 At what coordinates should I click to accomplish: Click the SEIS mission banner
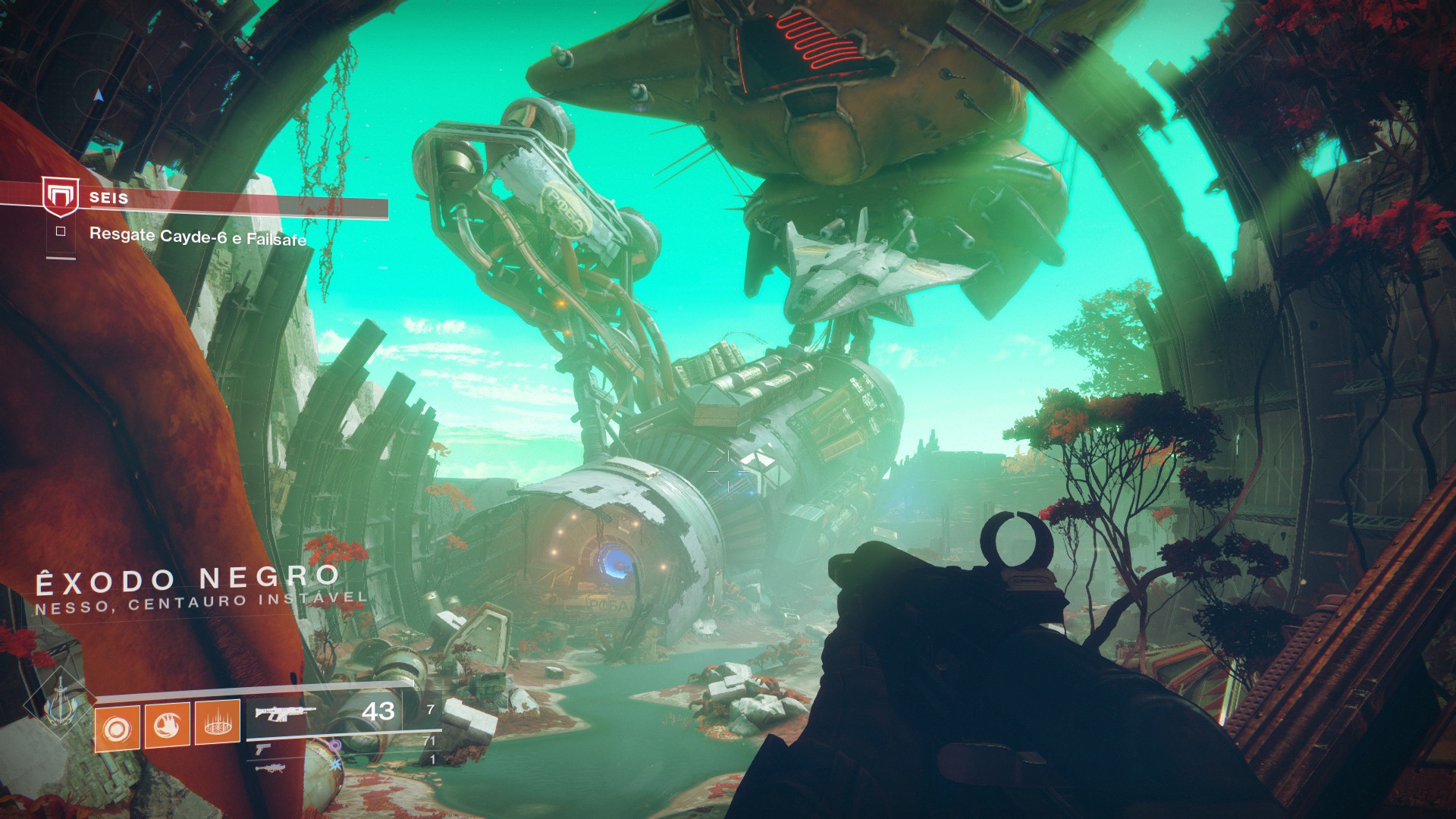point(227,201)
